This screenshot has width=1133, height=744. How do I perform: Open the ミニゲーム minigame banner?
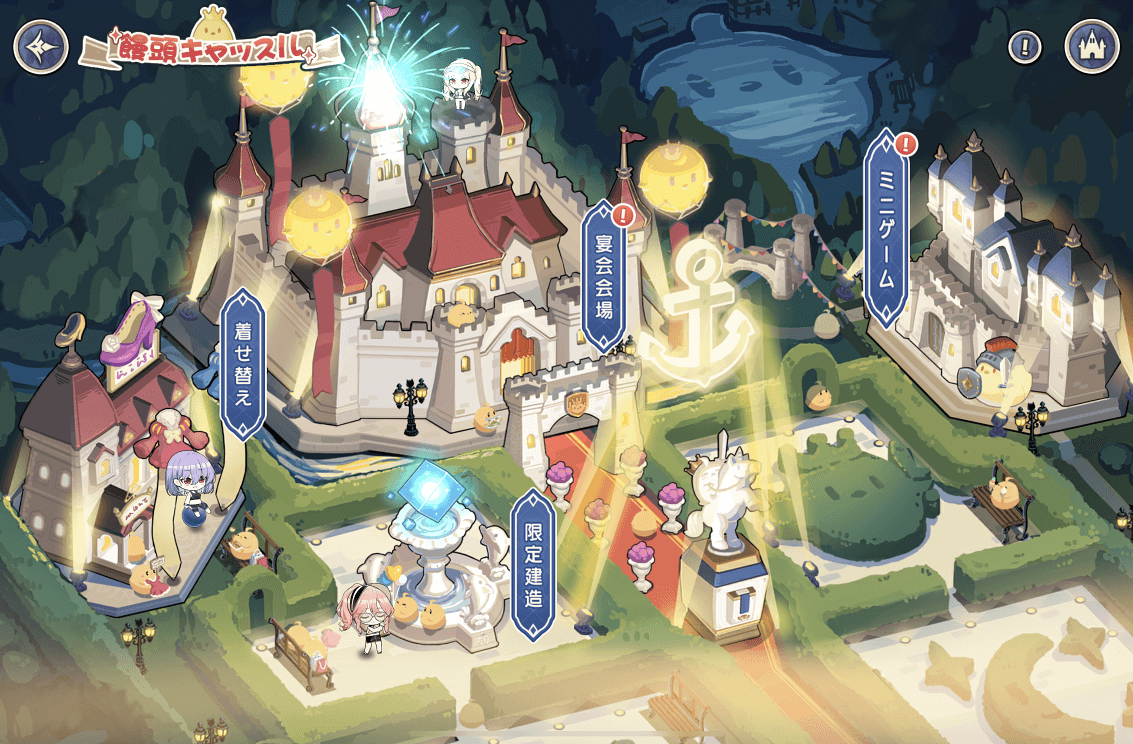(885, 230)
